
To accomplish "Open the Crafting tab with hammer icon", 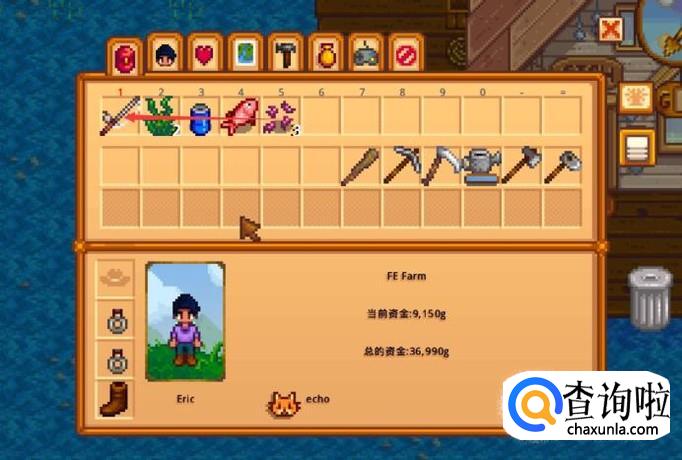I will tap(285, 56).
